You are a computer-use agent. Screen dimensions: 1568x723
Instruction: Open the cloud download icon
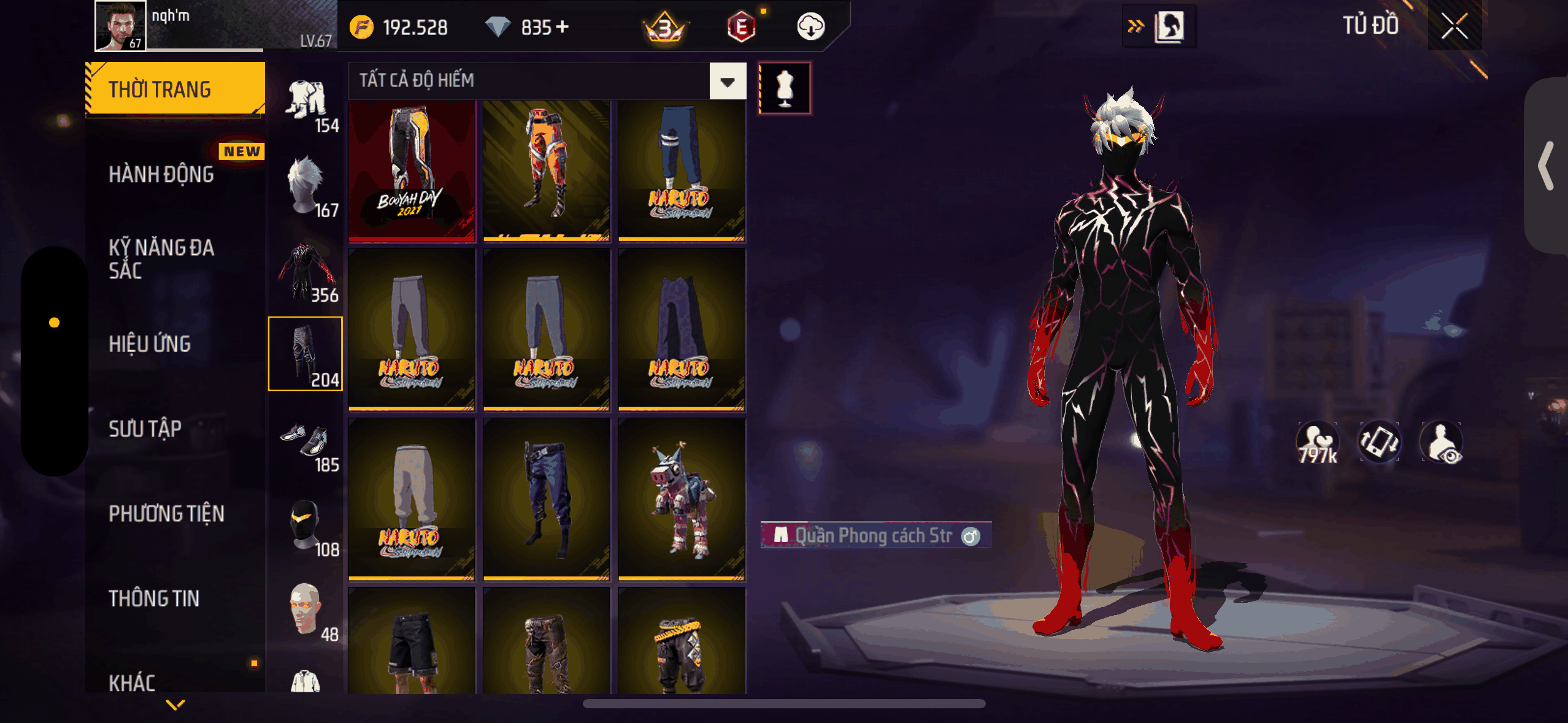(810, 27)
